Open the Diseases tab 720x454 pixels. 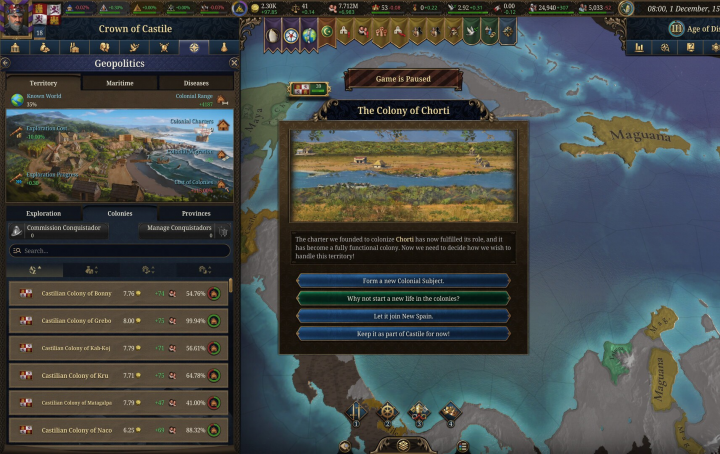pyautogui.click(x=195, y=83)
